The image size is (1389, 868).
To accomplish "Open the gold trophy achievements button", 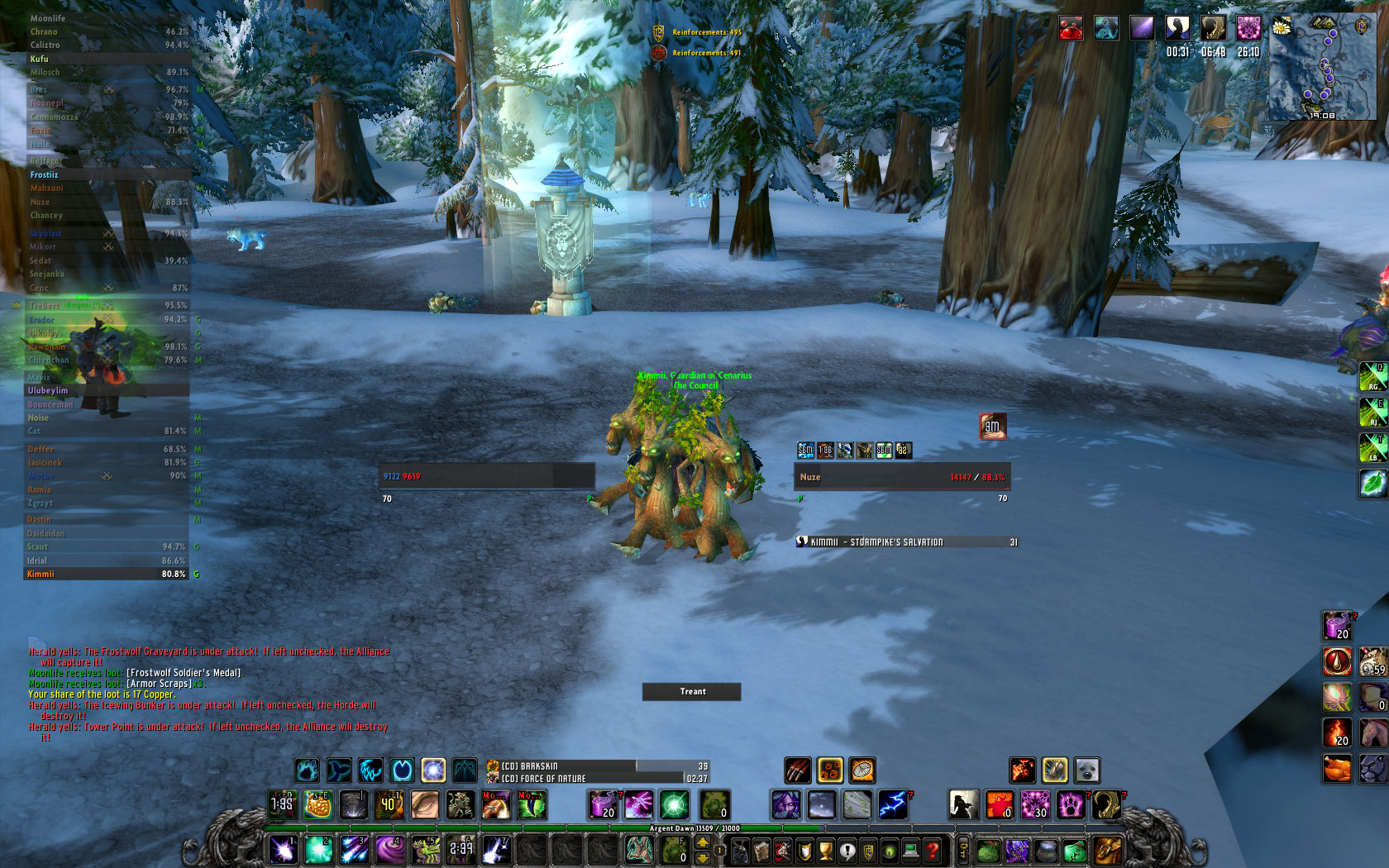I will pyautogui.click(x=825, y=850).
